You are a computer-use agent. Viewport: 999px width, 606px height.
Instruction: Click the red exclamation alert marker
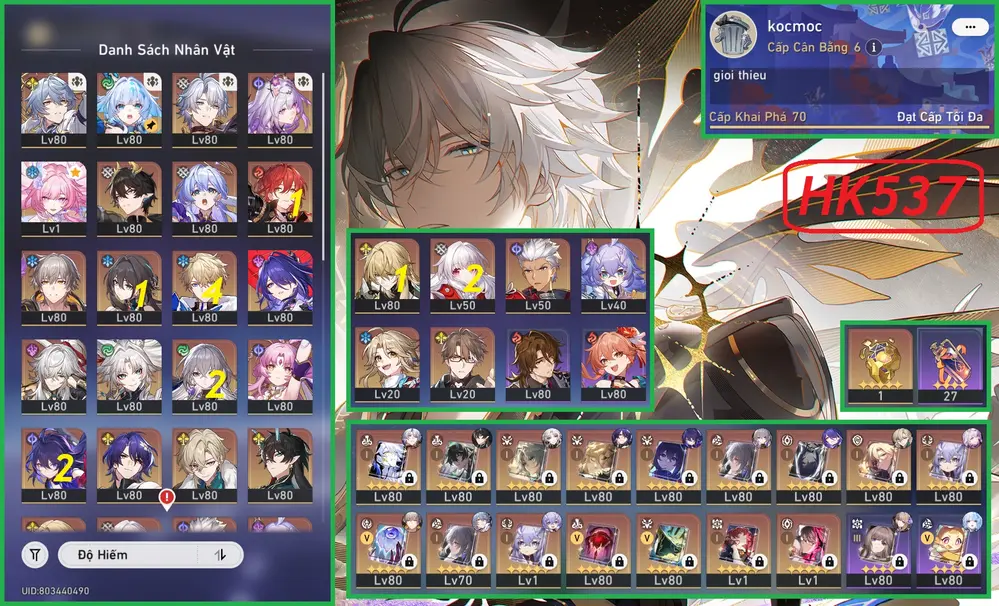pyautogui.click(x=166, y=497)
